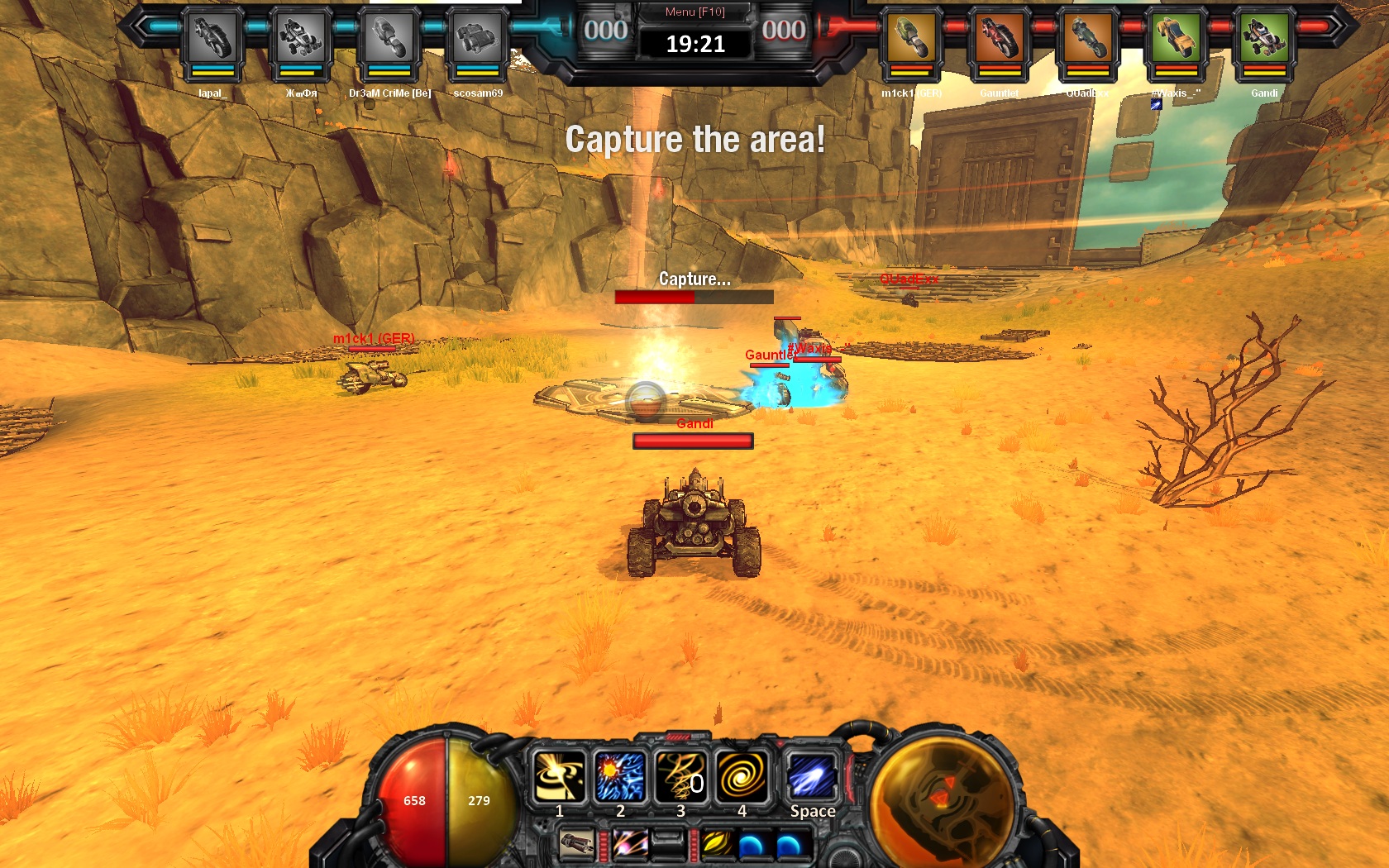Screen dimensions: 1389x868
Task: Open the game Menu [F10]
Action: (x=694, y=12)
